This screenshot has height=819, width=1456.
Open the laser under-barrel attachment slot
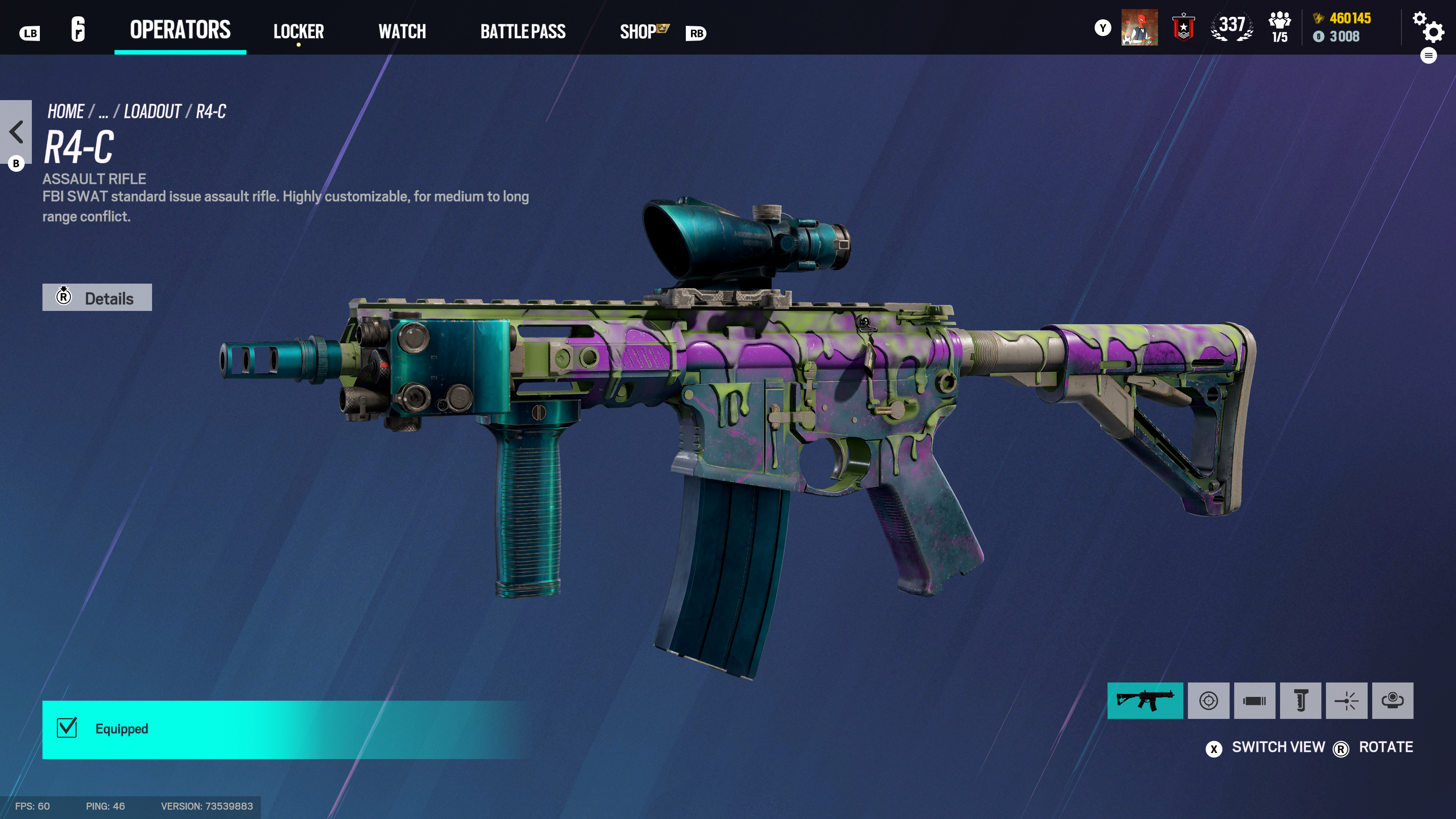[1346, 701]
